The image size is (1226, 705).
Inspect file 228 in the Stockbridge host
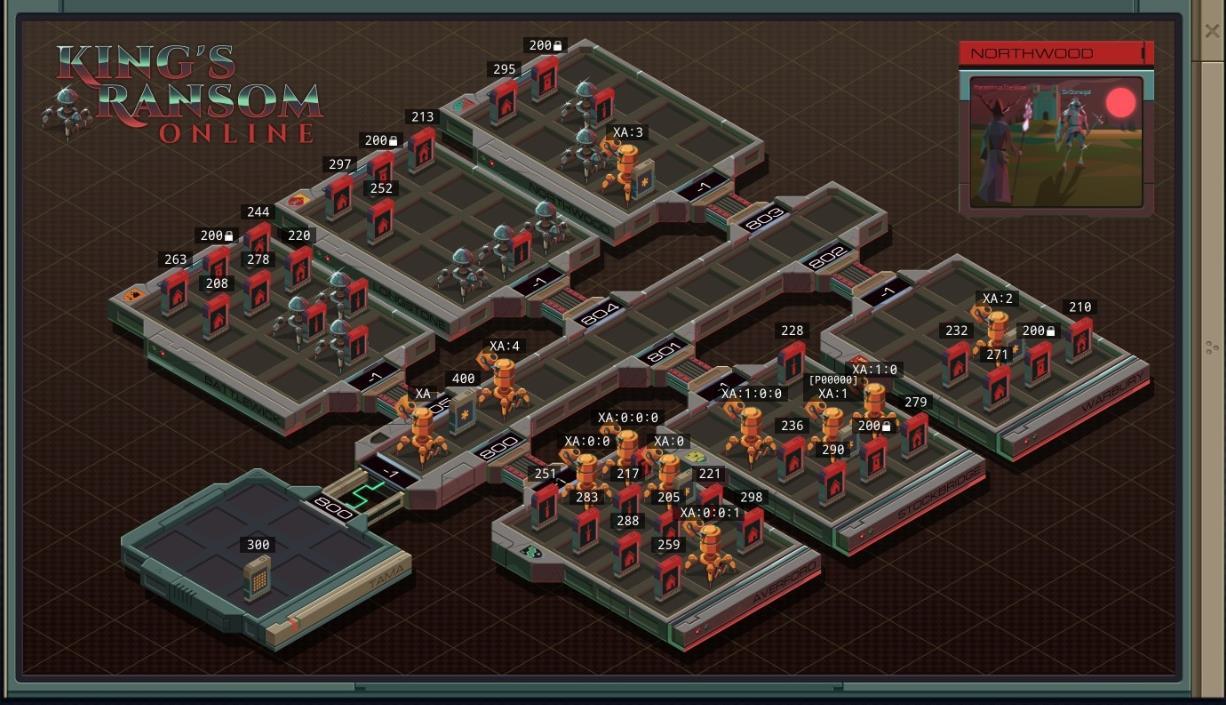pos(791,362)
